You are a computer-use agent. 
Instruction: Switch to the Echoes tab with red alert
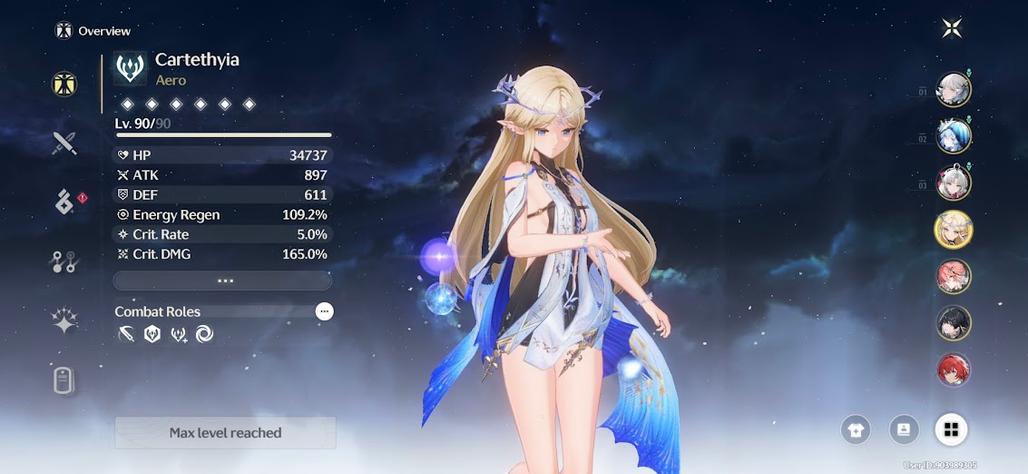coord(65,202)
